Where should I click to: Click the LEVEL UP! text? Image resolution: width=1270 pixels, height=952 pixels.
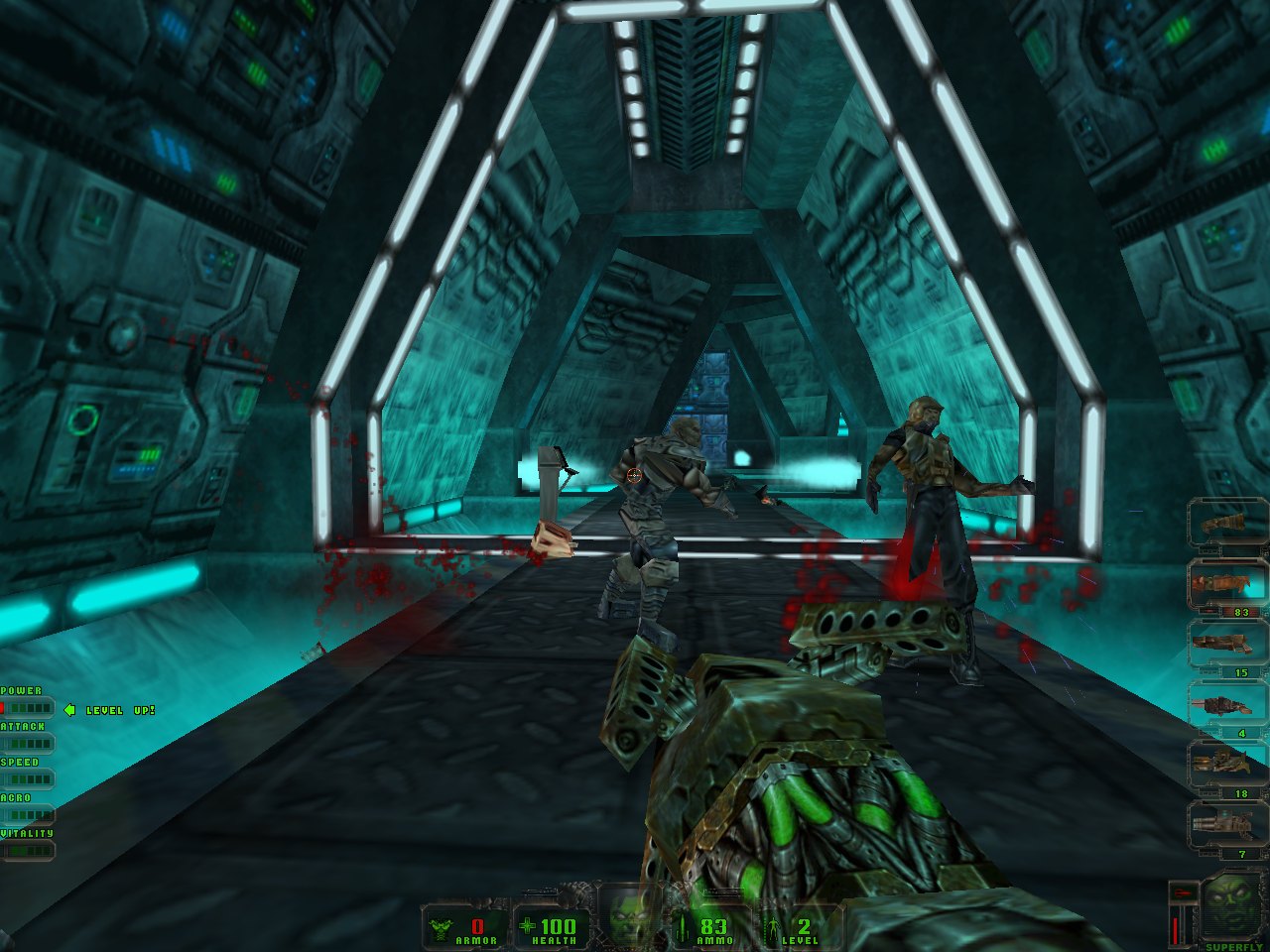pyautogui.click(x=121, y=710)
